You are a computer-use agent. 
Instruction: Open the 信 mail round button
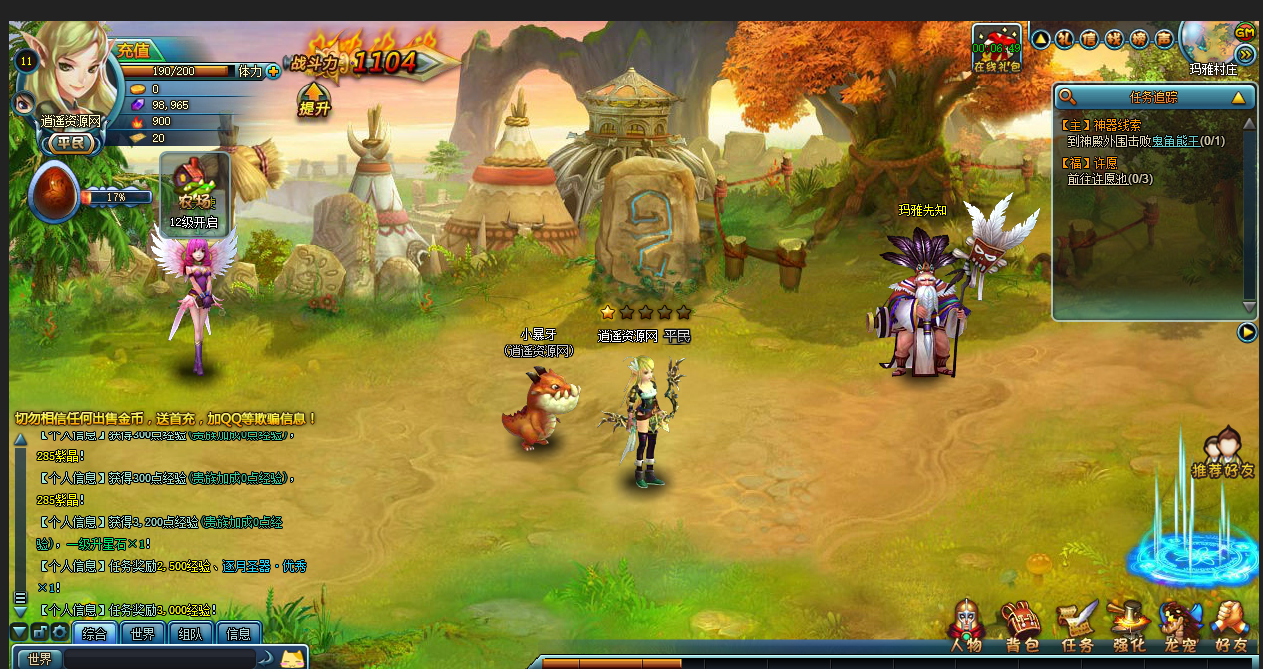coord(1089,39)
